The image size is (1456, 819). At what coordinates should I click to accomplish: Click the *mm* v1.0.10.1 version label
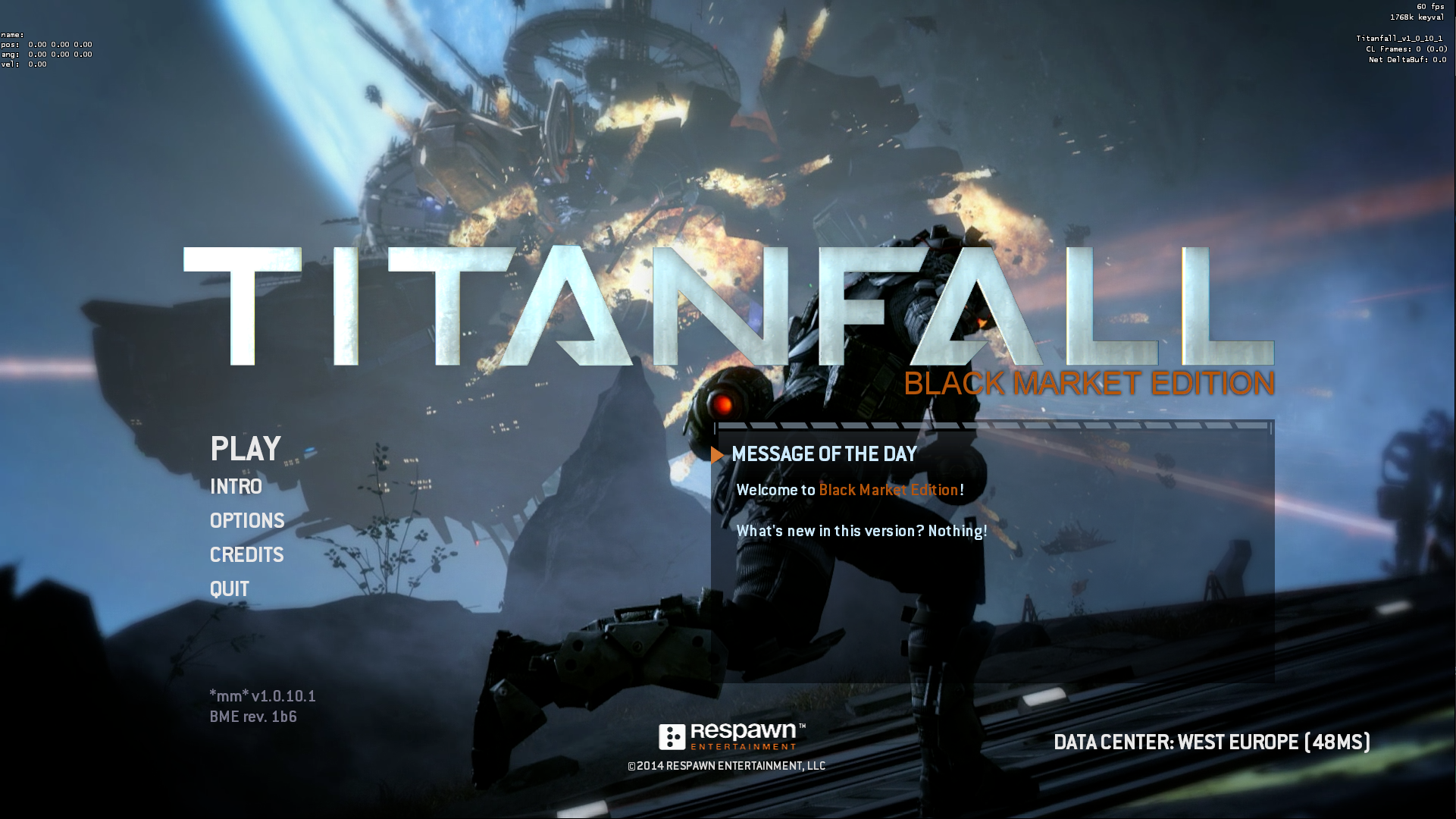pyautogui.click(x=263, y=695)
